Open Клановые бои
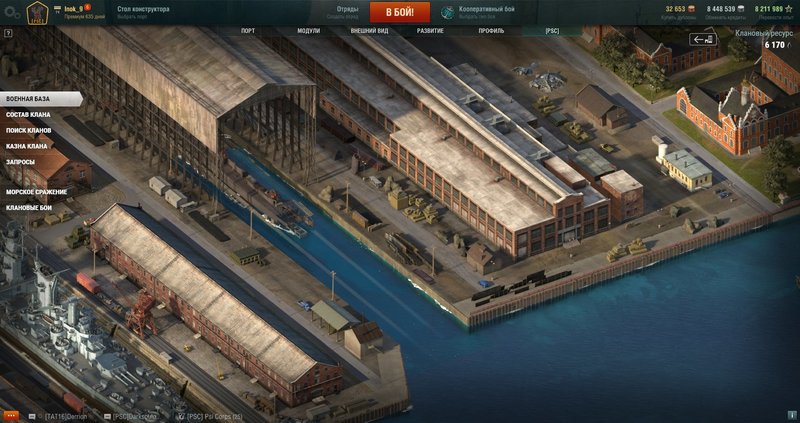Viewport: 800px width, 423px height. pyautogui.click(x=29, y=208)
